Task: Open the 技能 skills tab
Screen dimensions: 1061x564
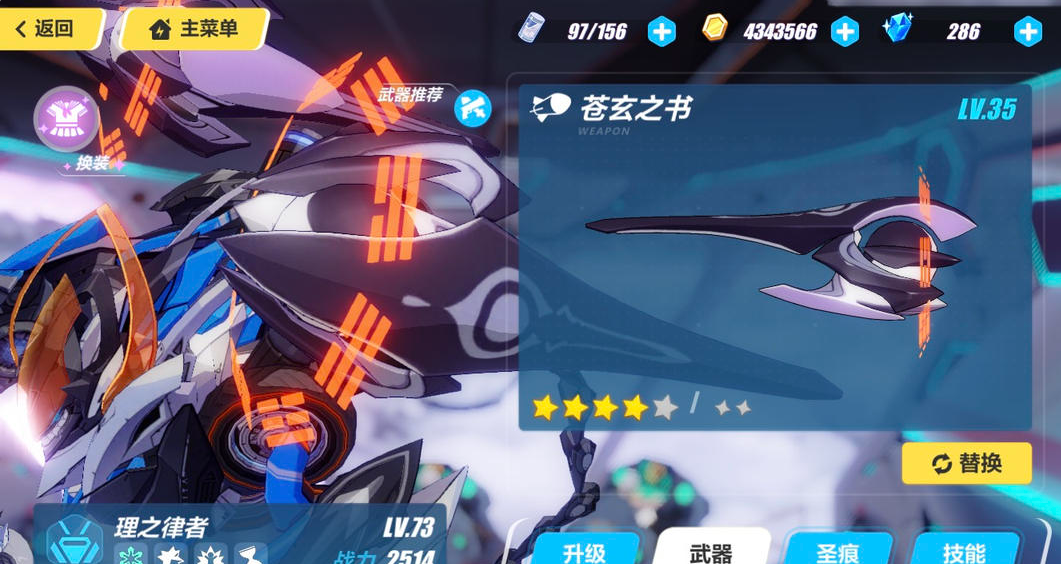Action: [963, 549]
